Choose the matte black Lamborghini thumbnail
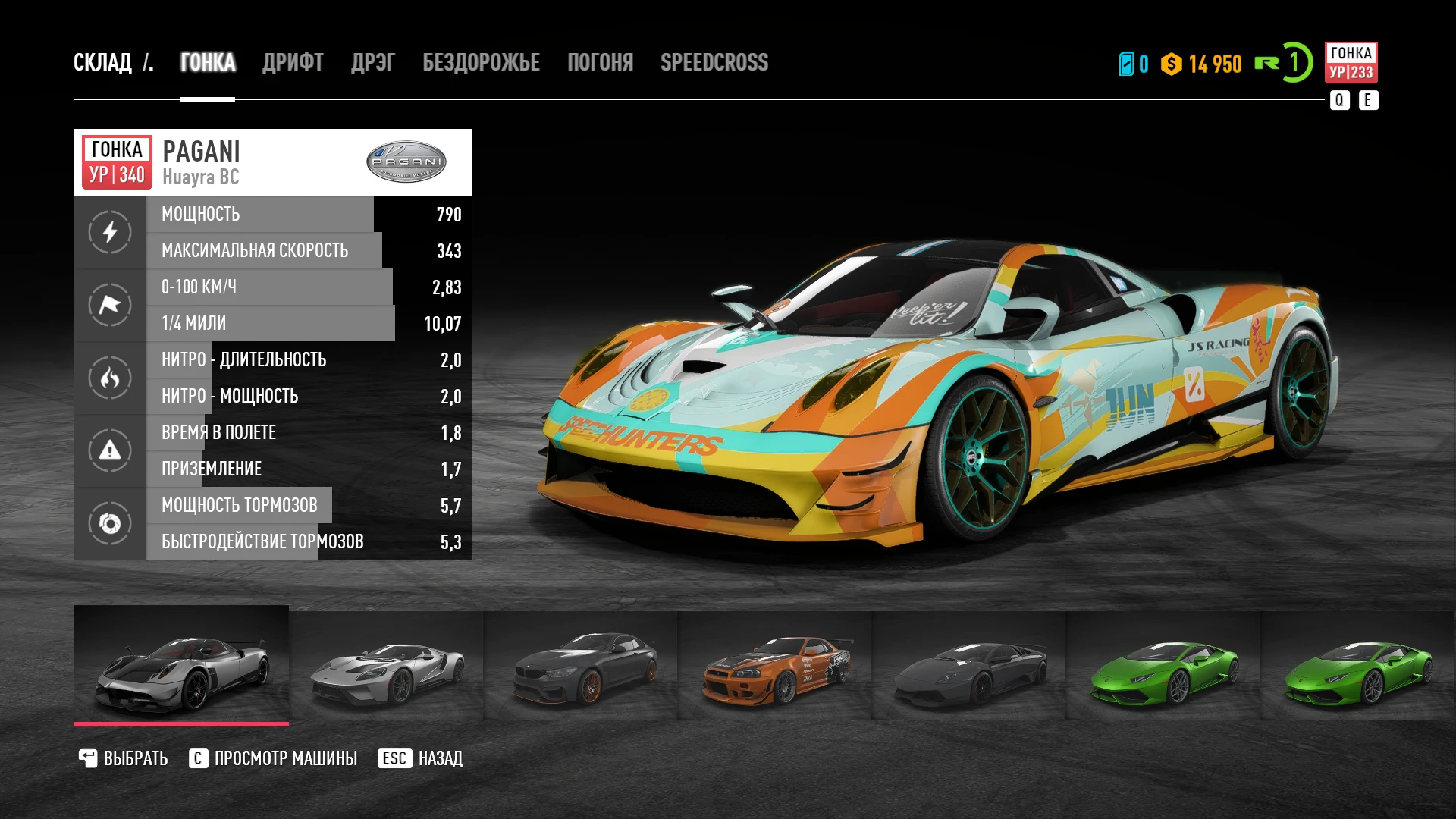 (x=969, y=667)
